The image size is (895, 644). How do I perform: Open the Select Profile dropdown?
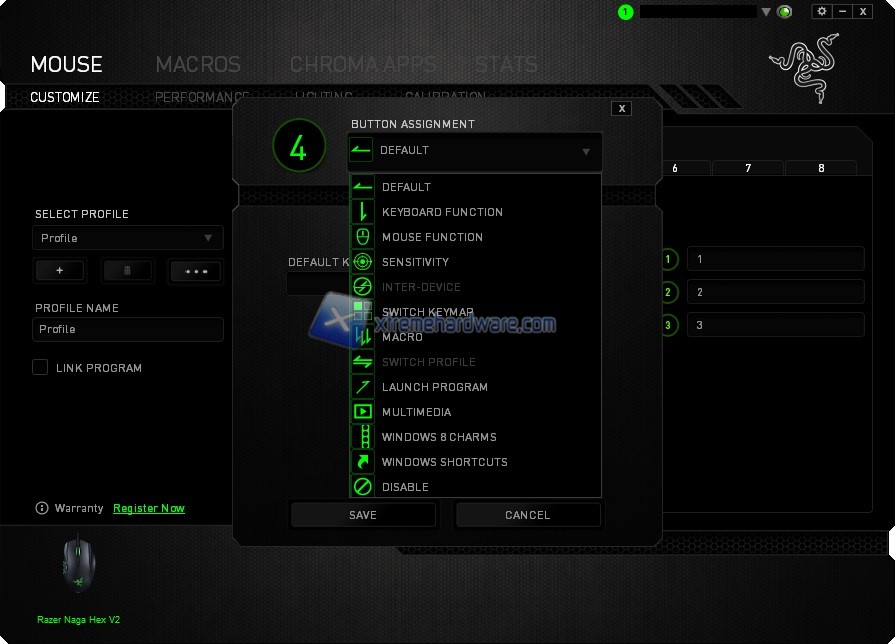[128, 238]
